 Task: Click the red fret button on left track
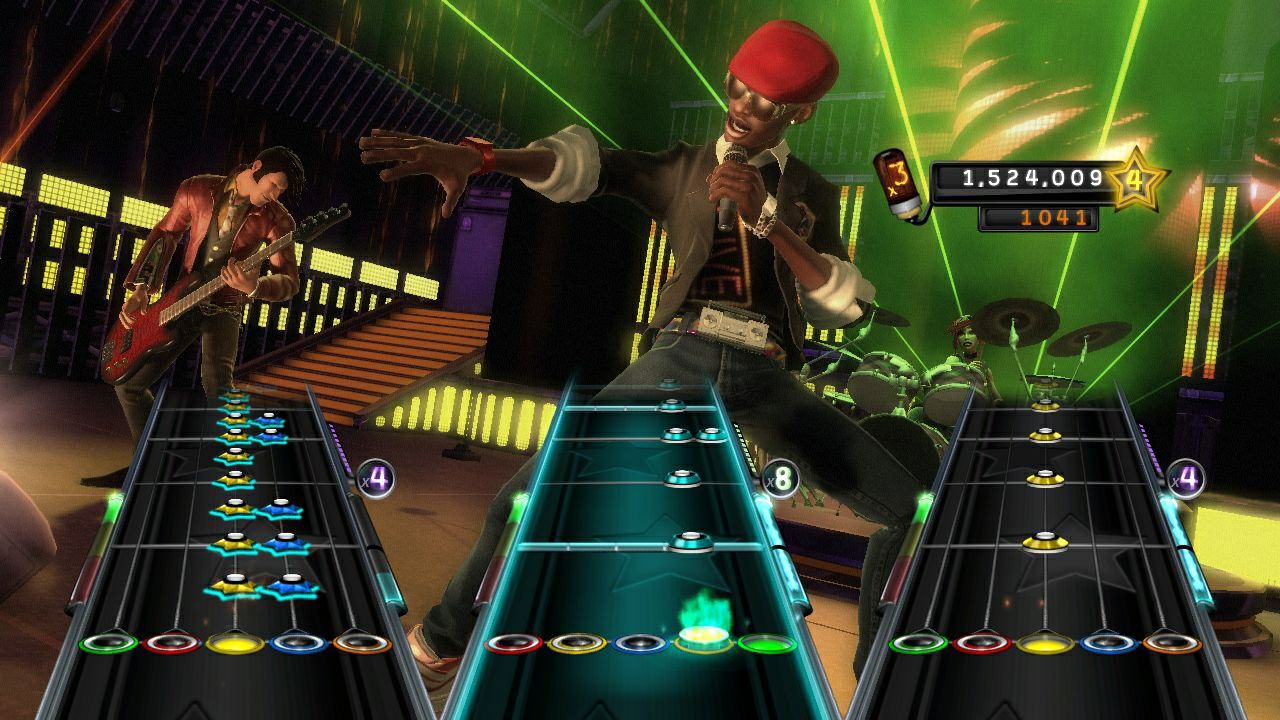[172, 644]
